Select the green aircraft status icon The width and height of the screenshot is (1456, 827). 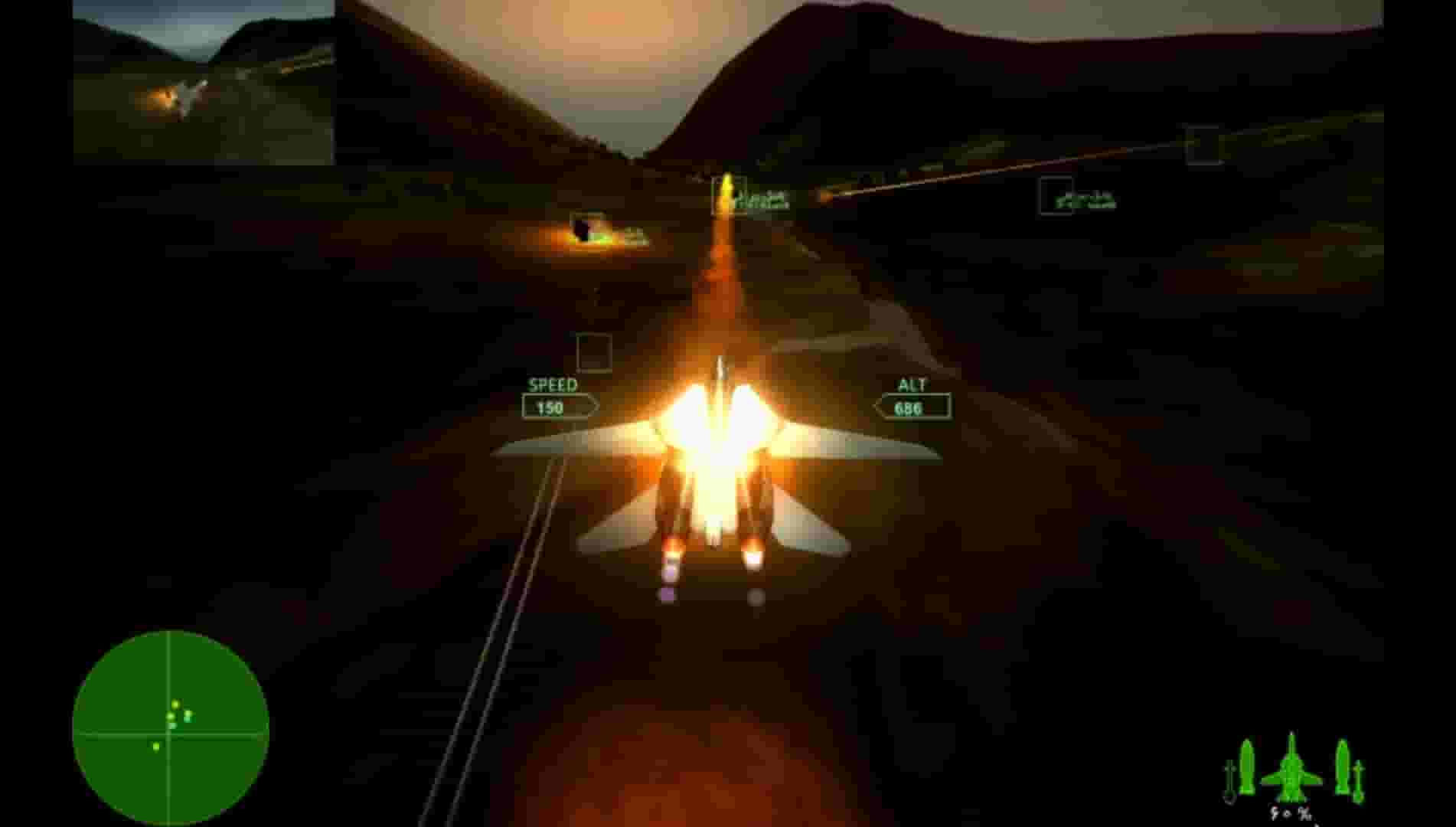(x=1291, y=770)
